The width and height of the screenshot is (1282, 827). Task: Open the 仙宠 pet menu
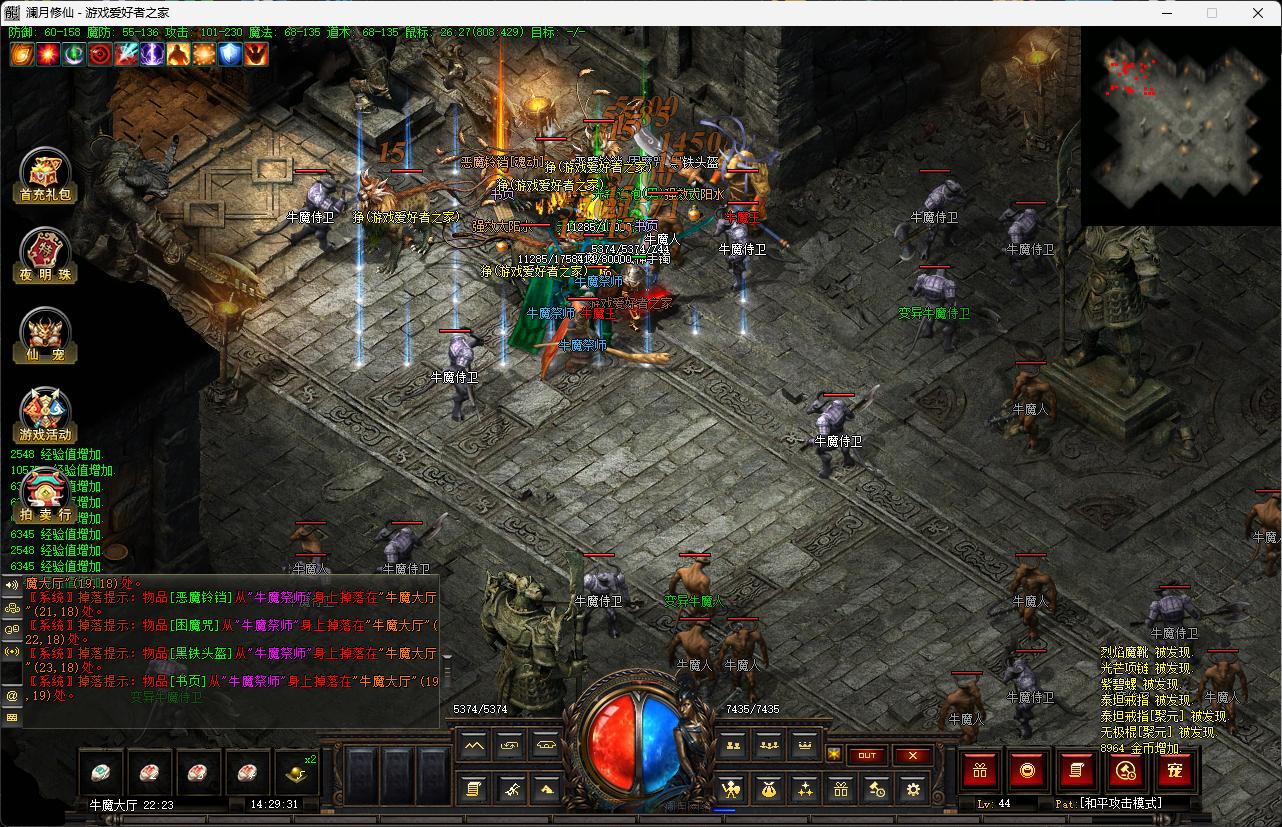[46, 336]
